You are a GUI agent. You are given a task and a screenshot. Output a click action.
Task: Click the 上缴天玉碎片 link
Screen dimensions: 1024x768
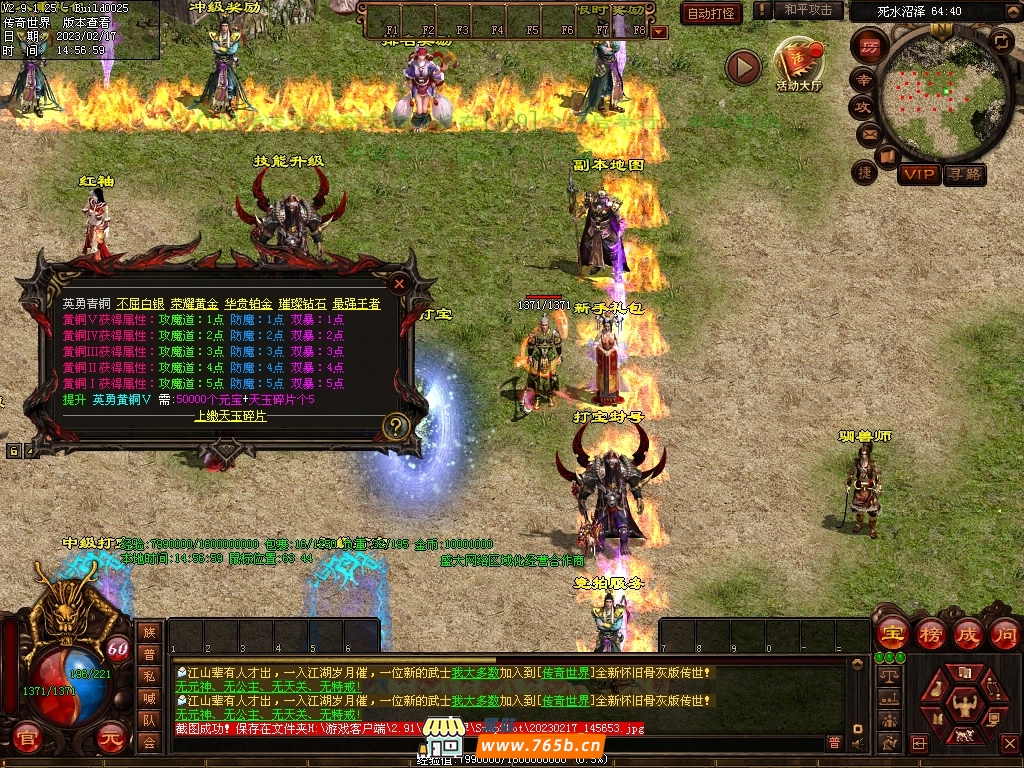[230, 416]
